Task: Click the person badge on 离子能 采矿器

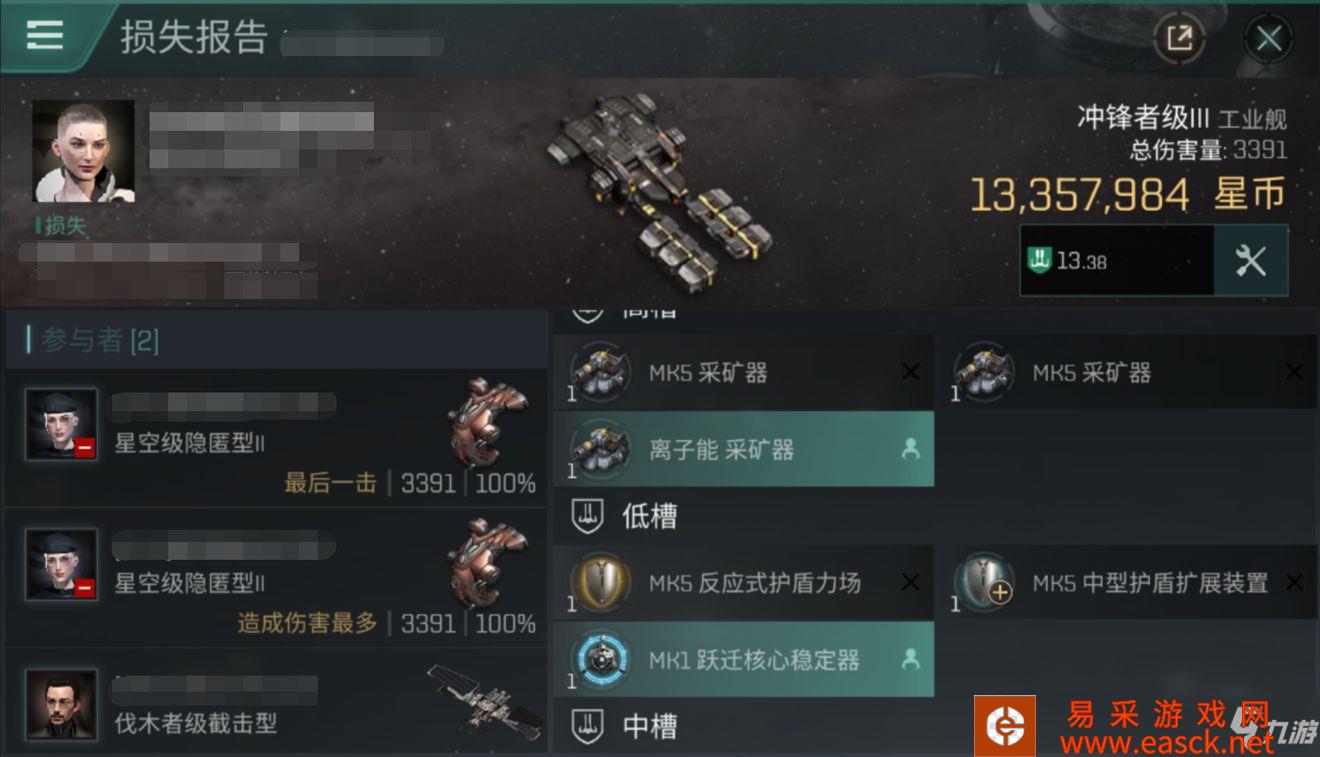Action: (911, 449)
